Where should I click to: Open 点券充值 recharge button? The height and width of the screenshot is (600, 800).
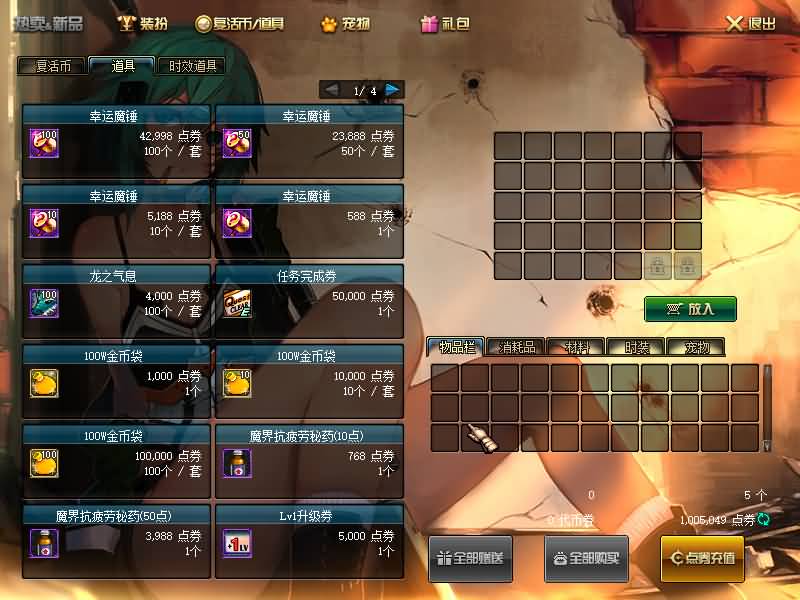point(702,558)
